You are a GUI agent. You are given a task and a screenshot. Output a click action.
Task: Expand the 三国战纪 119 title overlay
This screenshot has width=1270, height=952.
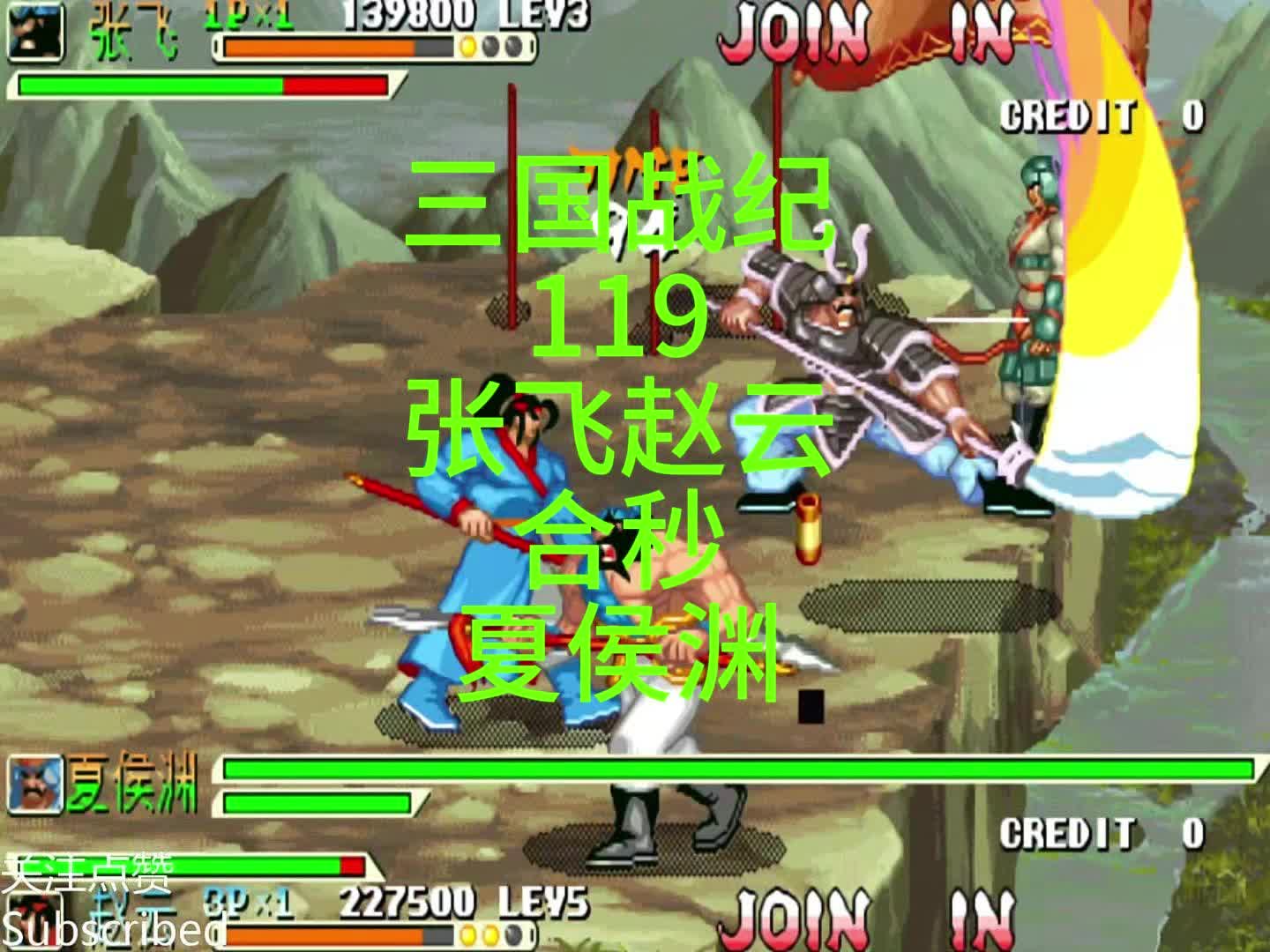(624, 231)
